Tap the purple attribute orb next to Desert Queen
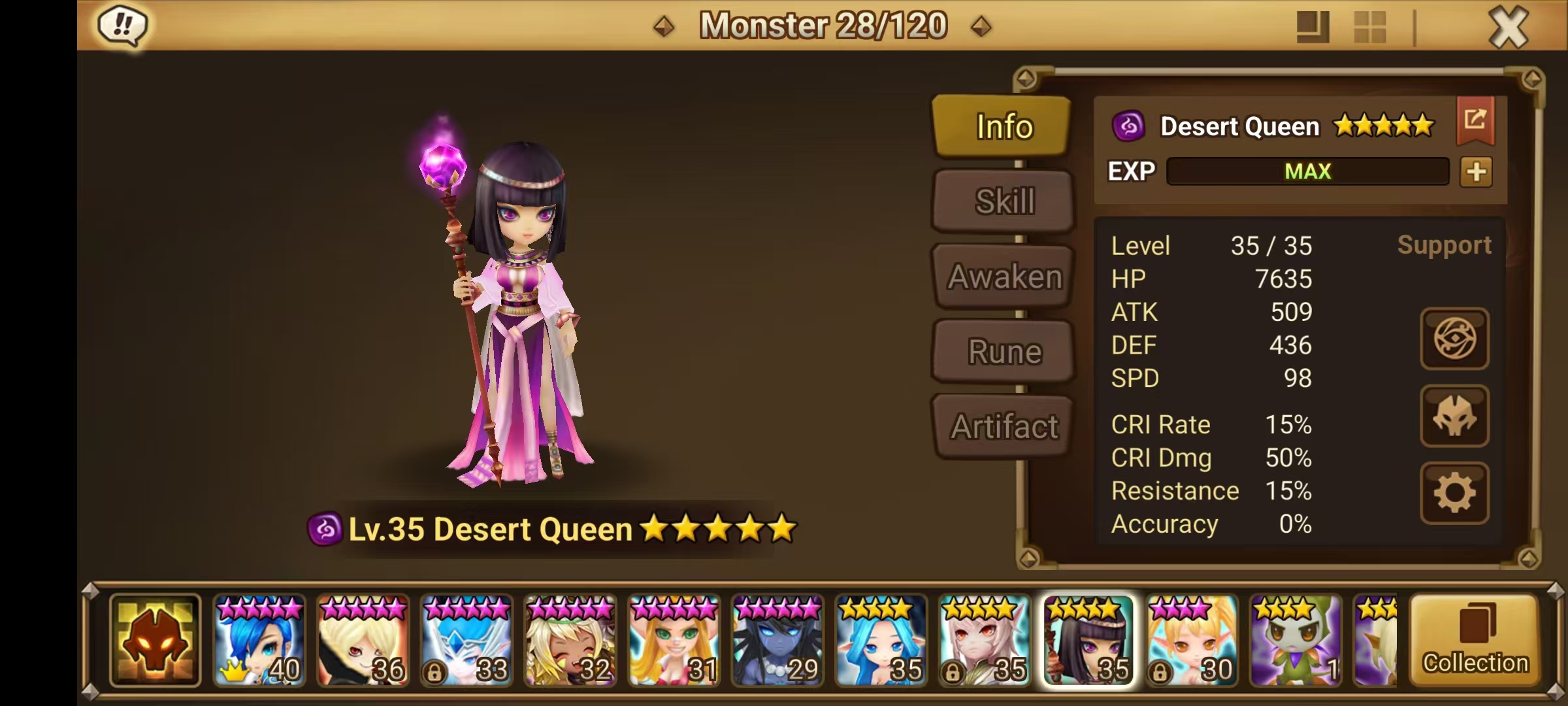Image resolution: width=1568 pixels, height=706 pixels. [x=1130, y=126]
